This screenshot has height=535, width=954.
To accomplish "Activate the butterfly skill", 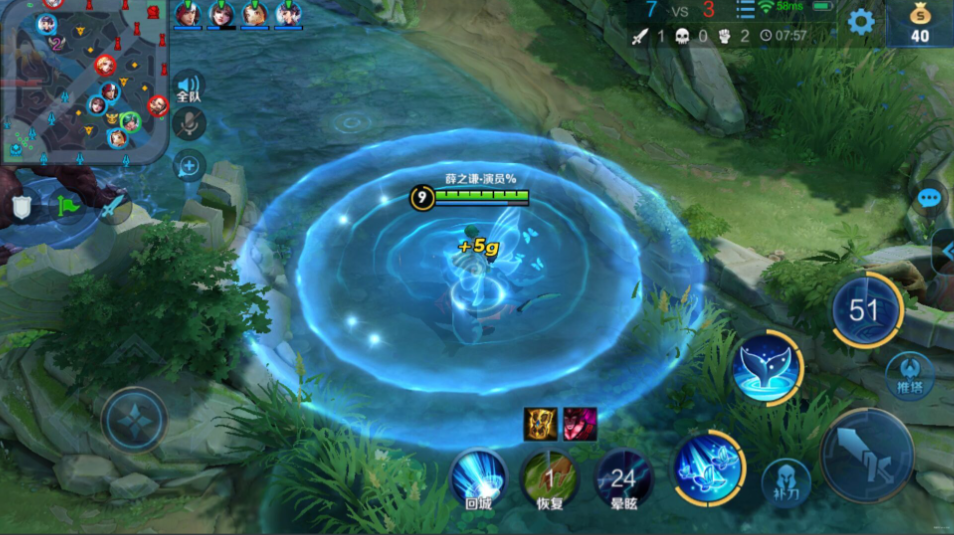I will point(708,466).
